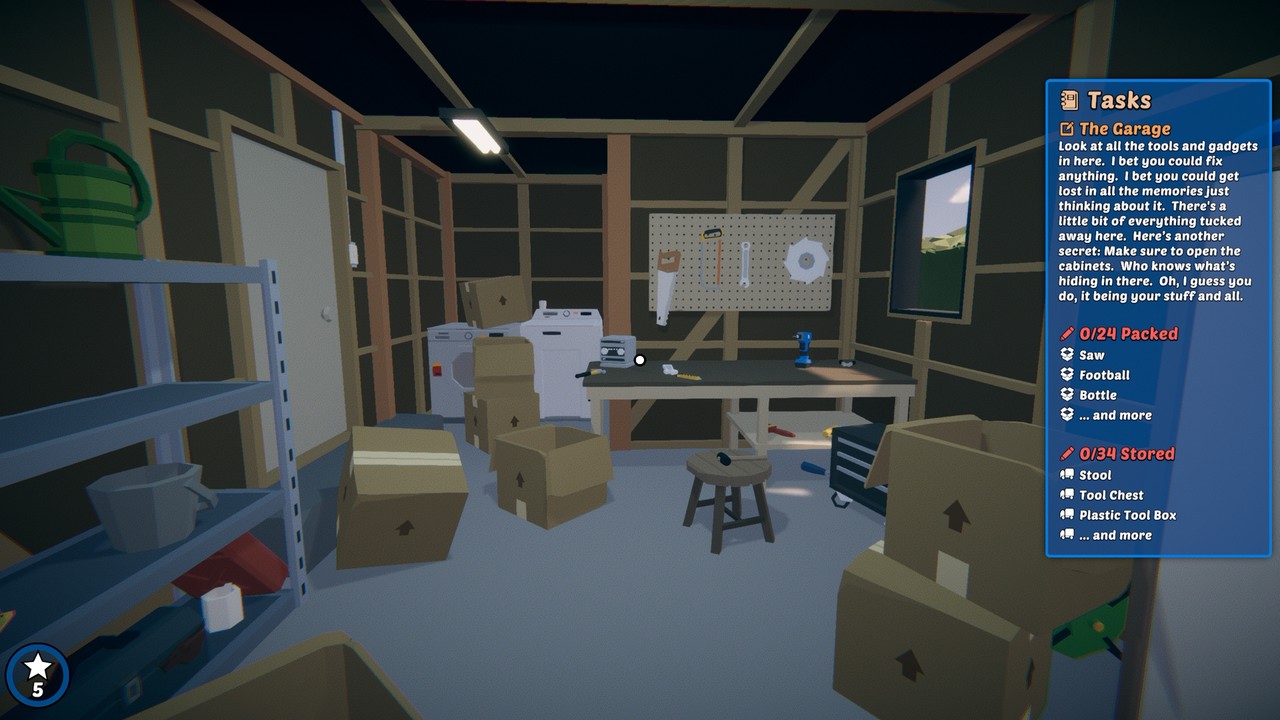Screen dimensions: 1280x720
Task: Expand '... and more' under Stored list
Action: pyautogui.click(x=1114, y=535)
